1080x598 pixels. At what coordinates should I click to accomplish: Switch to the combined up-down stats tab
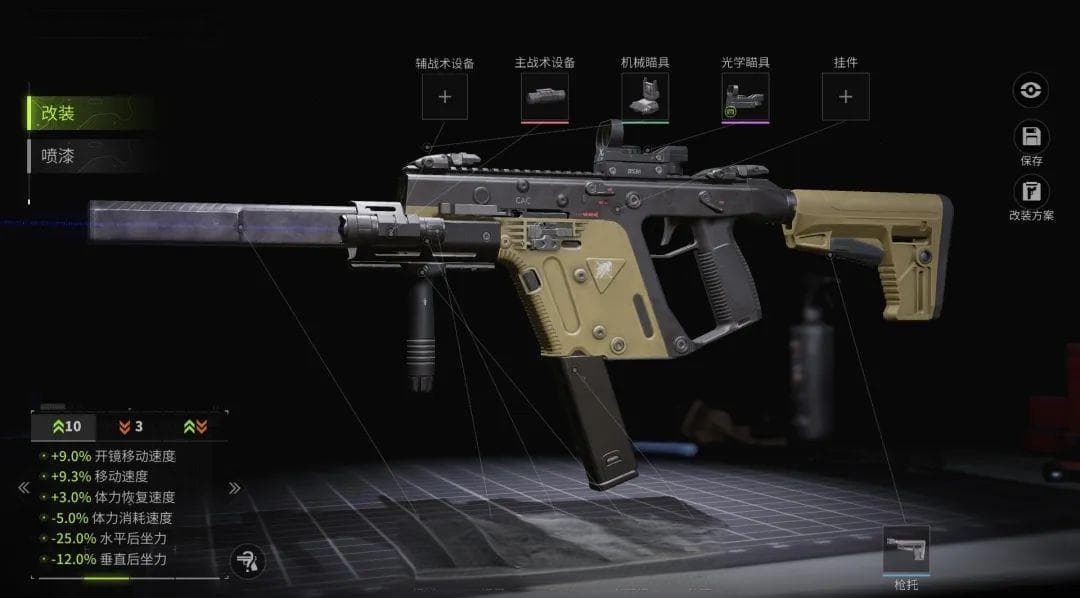click(x=195, y=426)
